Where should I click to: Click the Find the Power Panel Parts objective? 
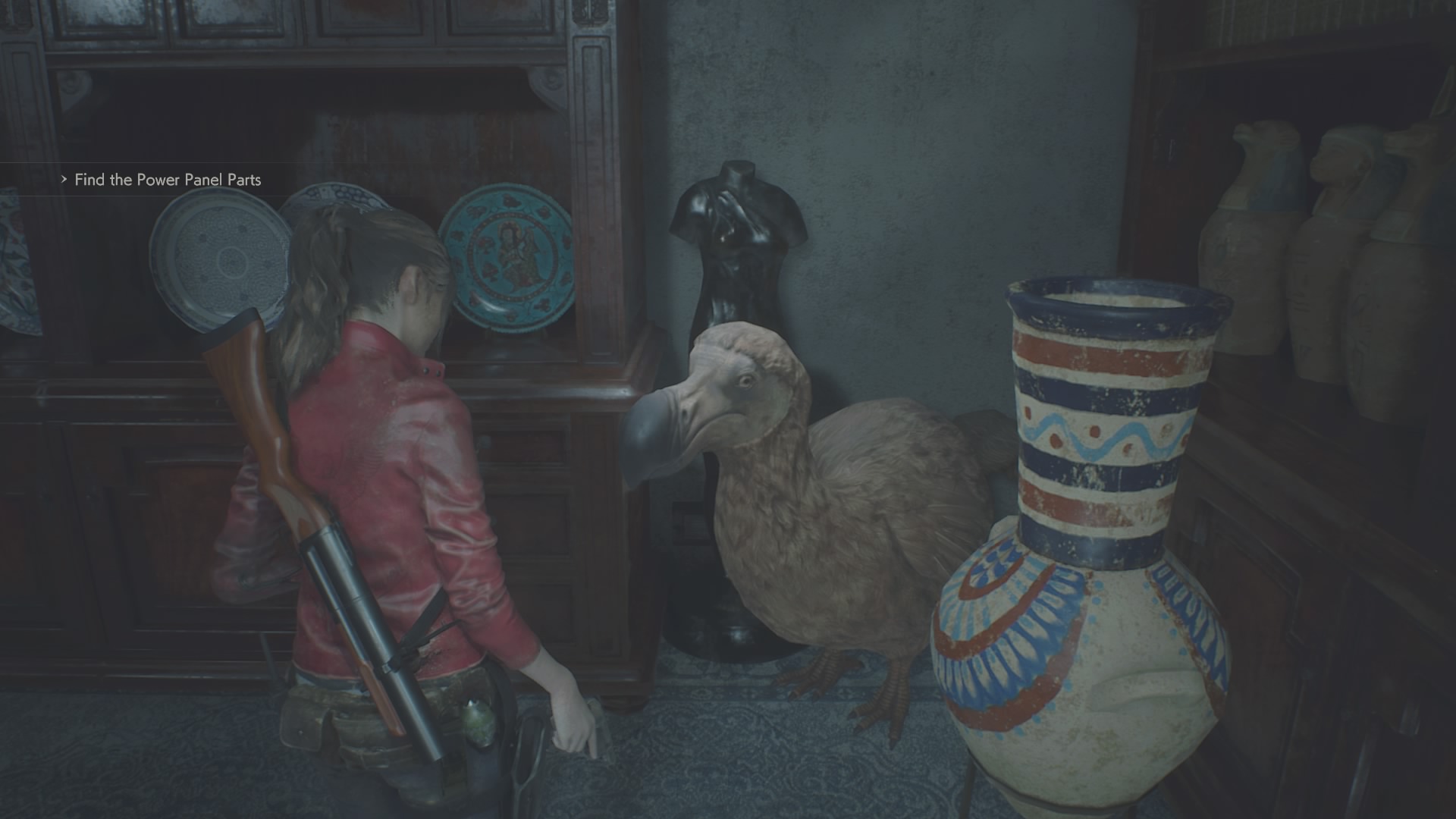167,180
